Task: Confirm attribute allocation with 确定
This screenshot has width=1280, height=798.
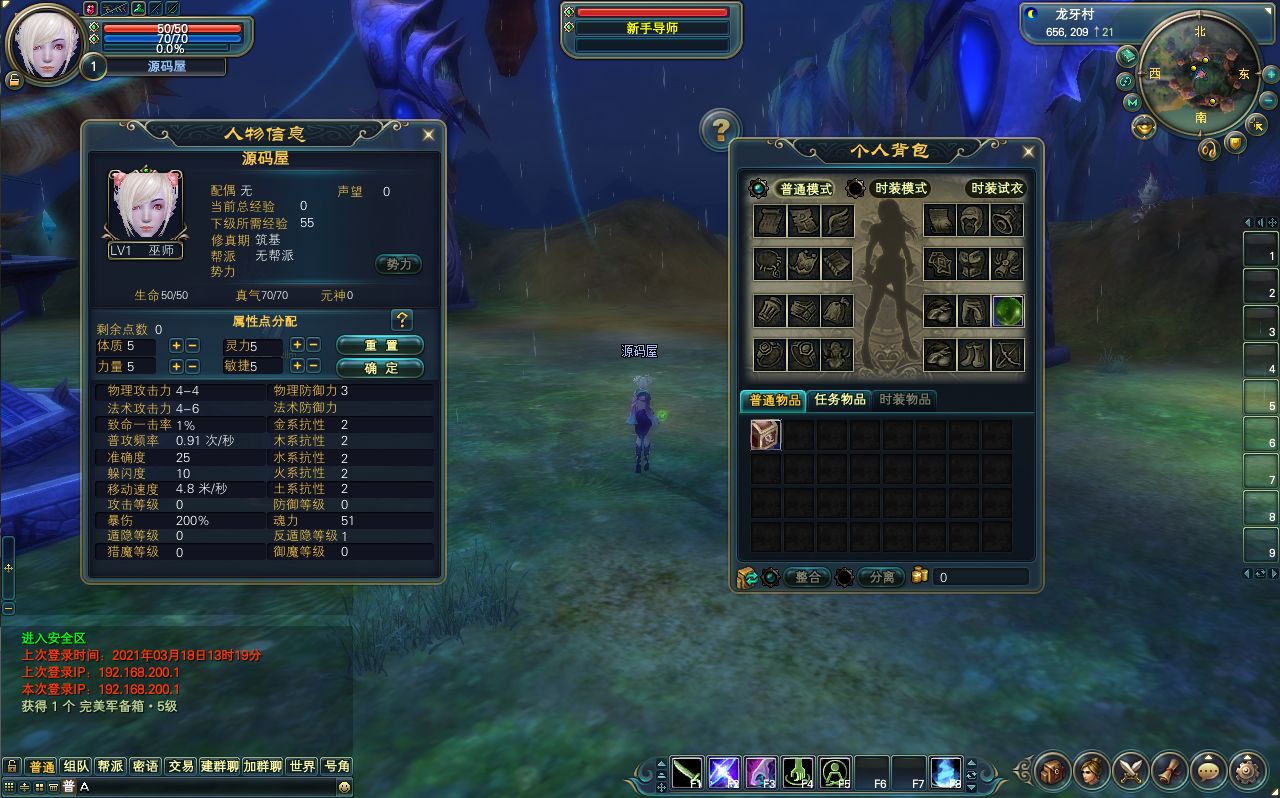Action: 380,367
